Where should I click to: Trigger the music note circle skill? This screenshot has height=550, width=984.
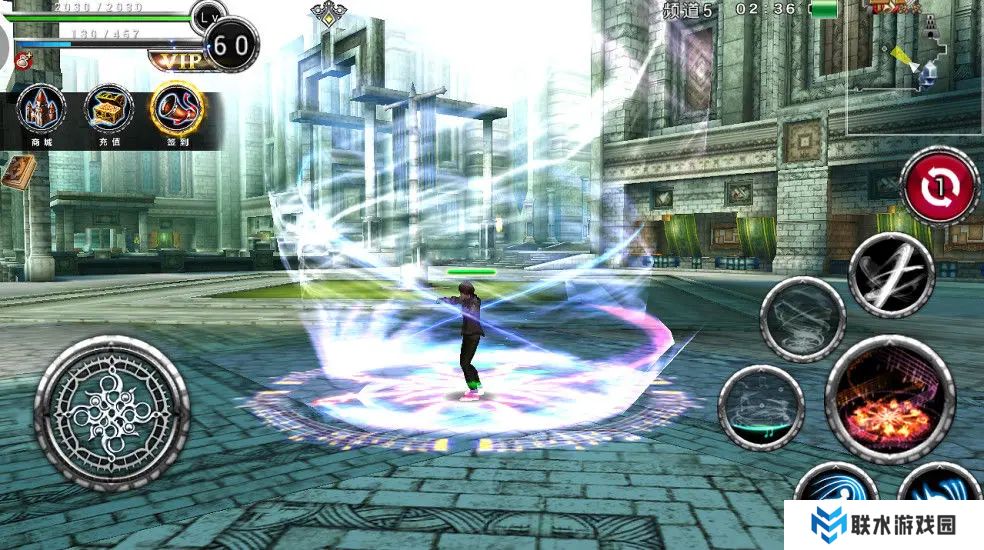[x=761, y=408]
